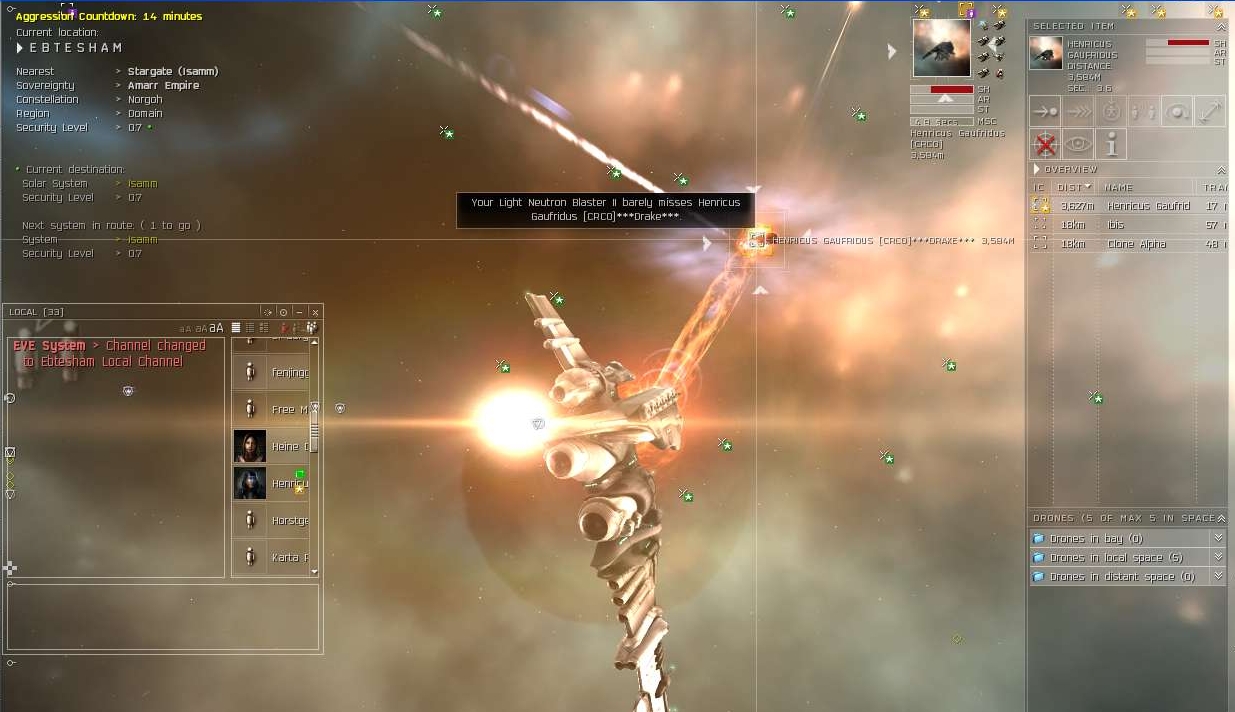Sort Overview by the Dist column
This screenshot has height=712, width=1235.
[x=1073, y=187]
